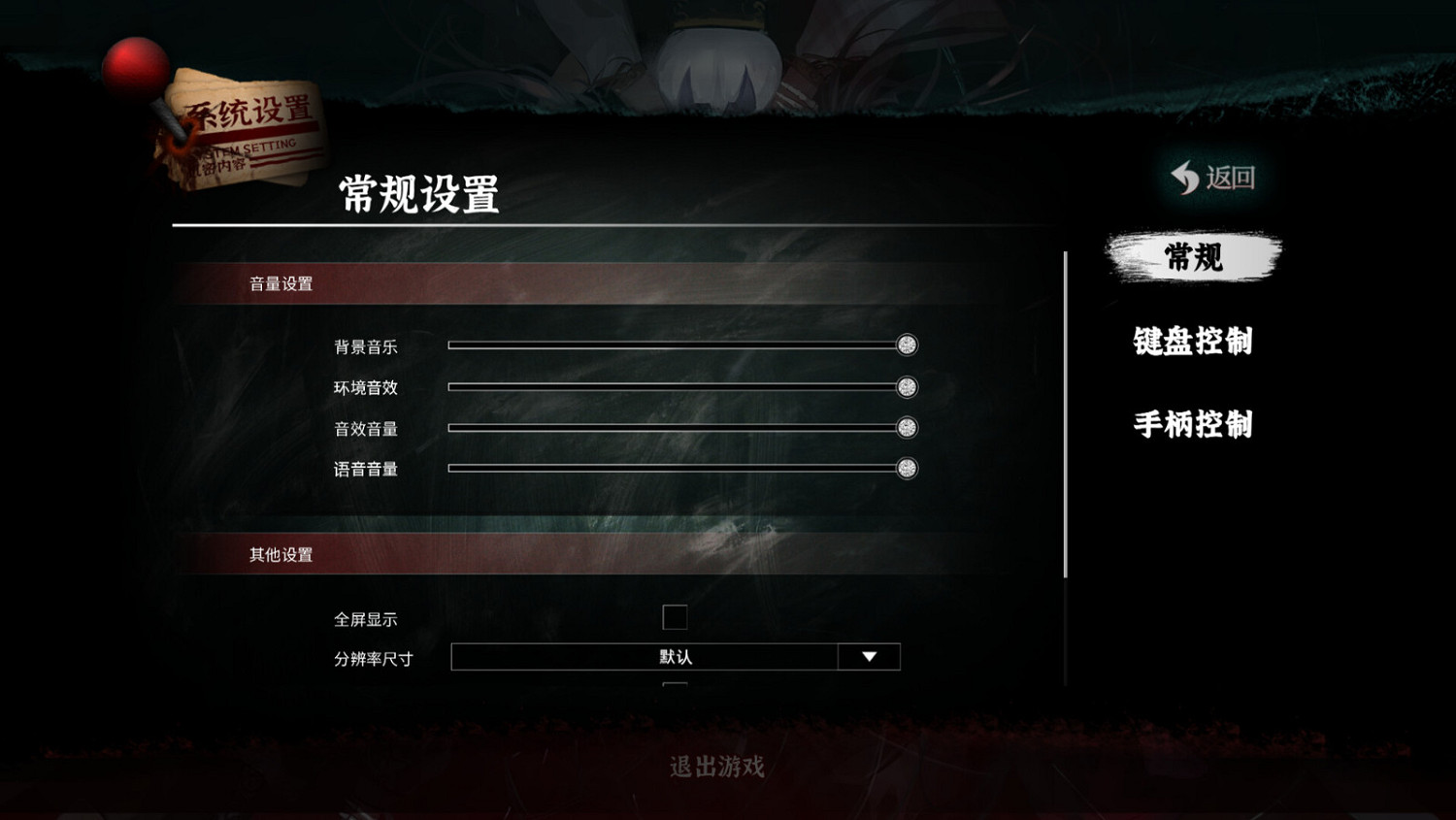Click the 背景音乐 slider knob

[x=908, y=345]
